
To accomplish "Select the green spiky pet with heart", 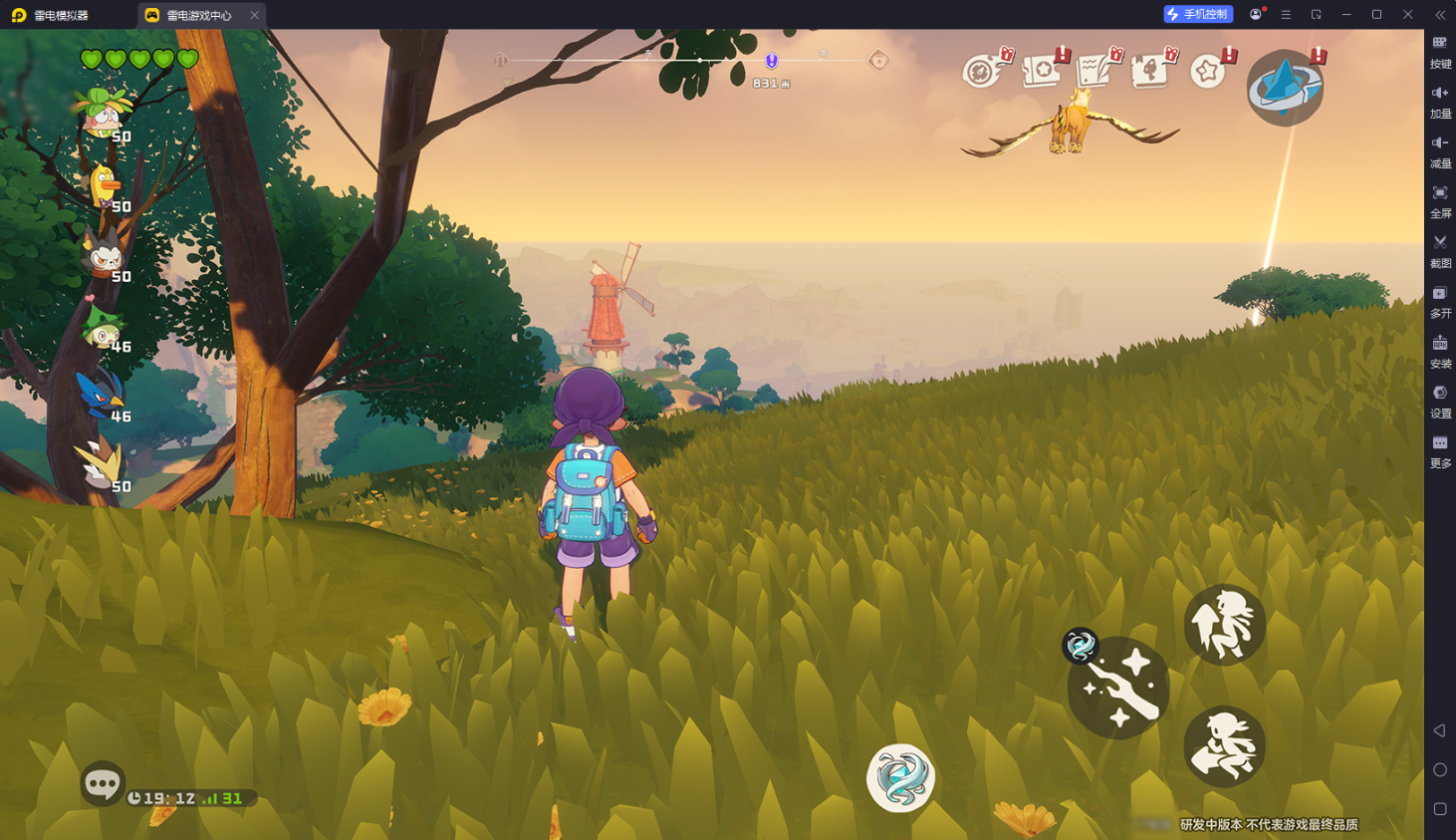I will 104,326.
